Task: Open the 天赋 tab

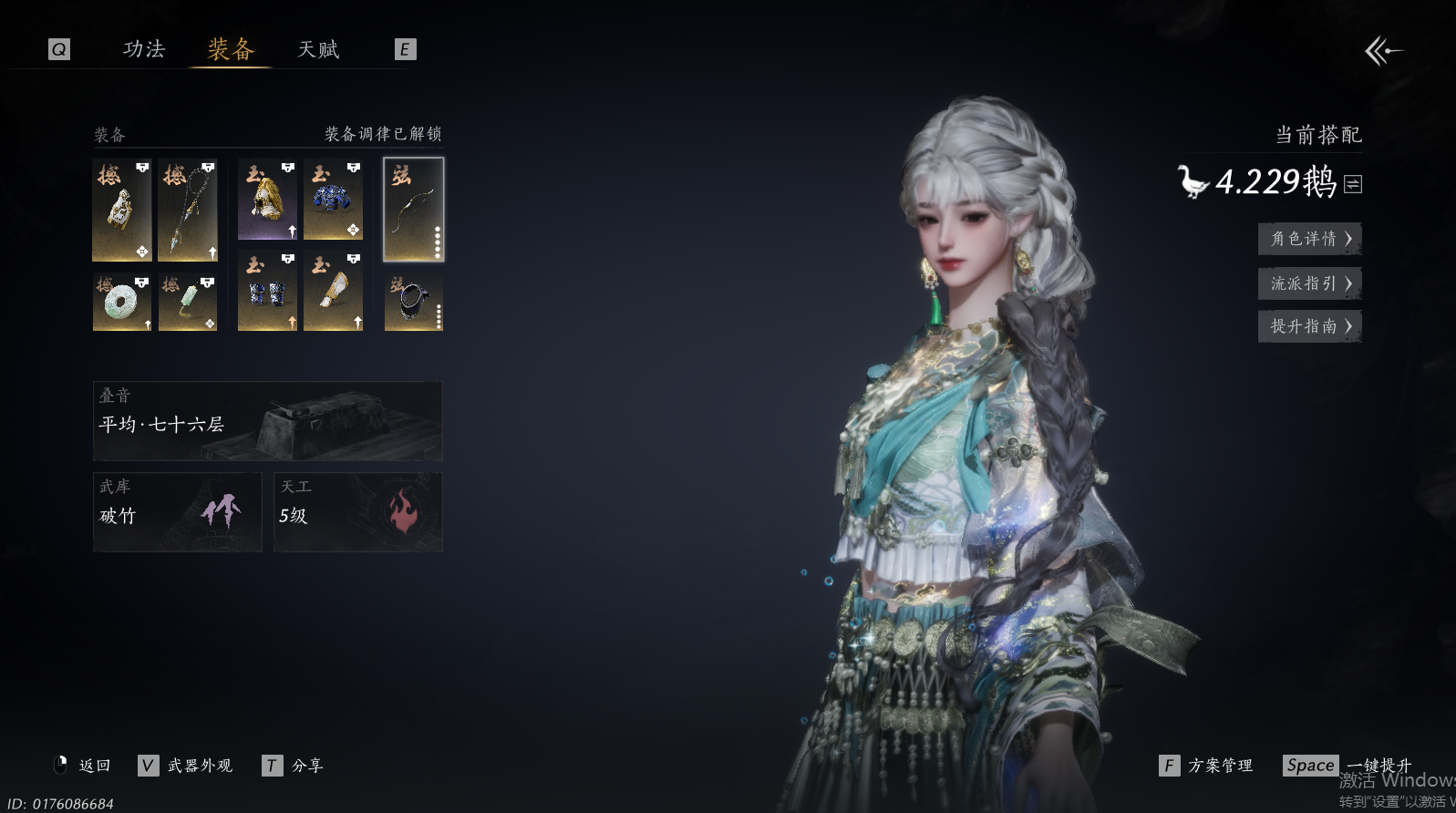Action: (x=318, y=49)
